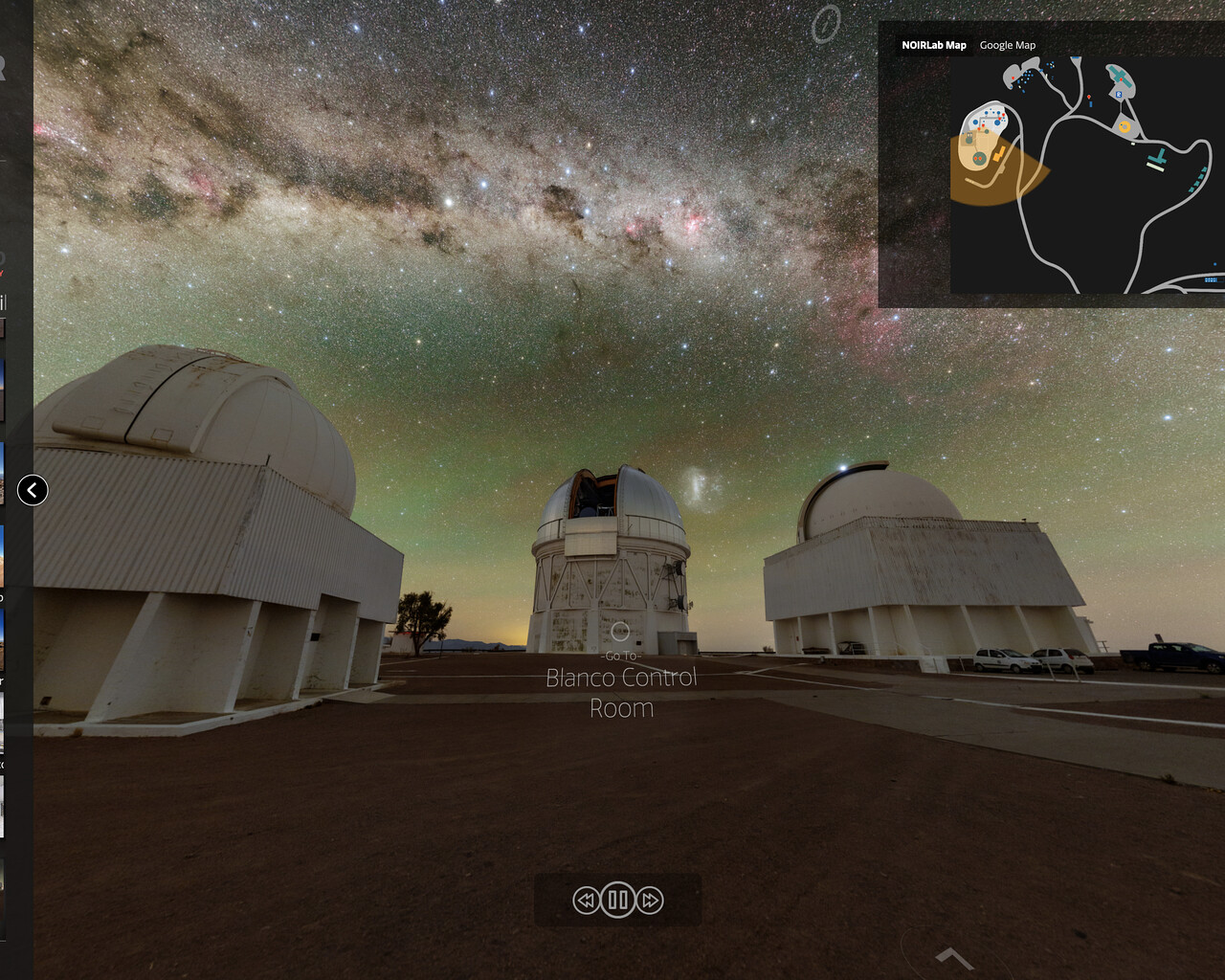
Task: Pause the tour autoplay
Action: [617, 900]
